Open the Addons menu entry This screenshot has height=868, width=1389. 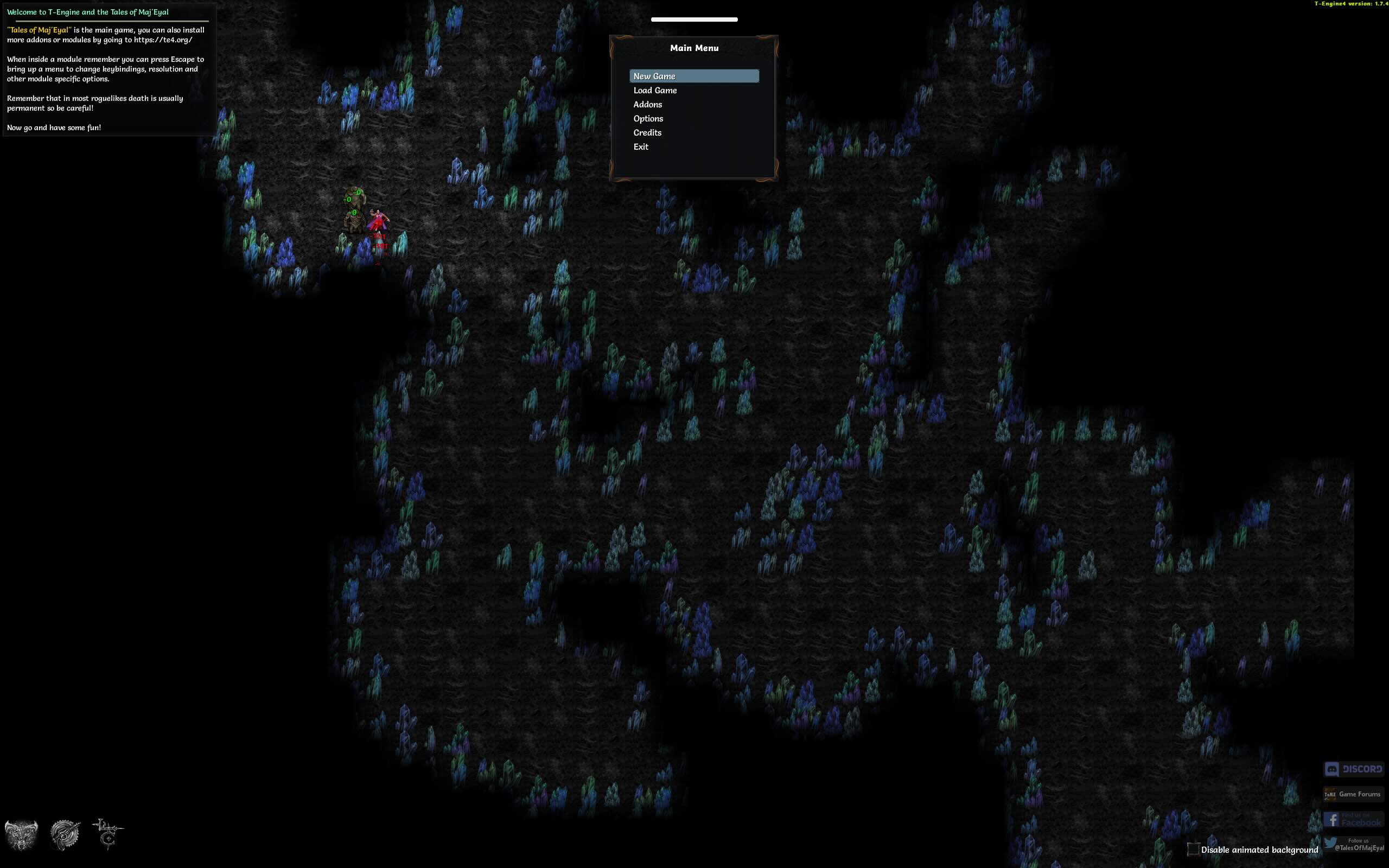point(647,104)
